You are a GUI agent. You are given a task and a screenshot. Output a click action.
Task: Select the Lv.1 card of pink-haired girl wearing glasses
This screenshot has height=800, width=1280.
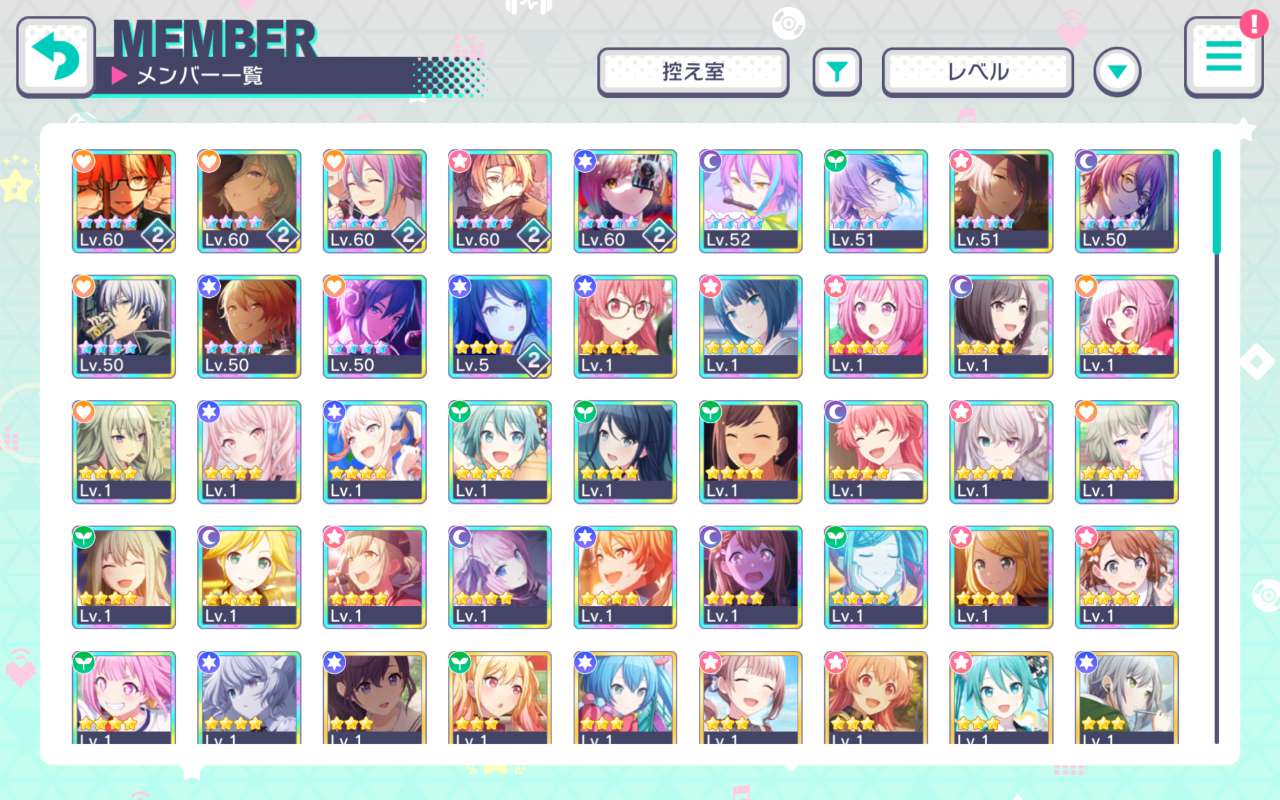pos(625,326)
